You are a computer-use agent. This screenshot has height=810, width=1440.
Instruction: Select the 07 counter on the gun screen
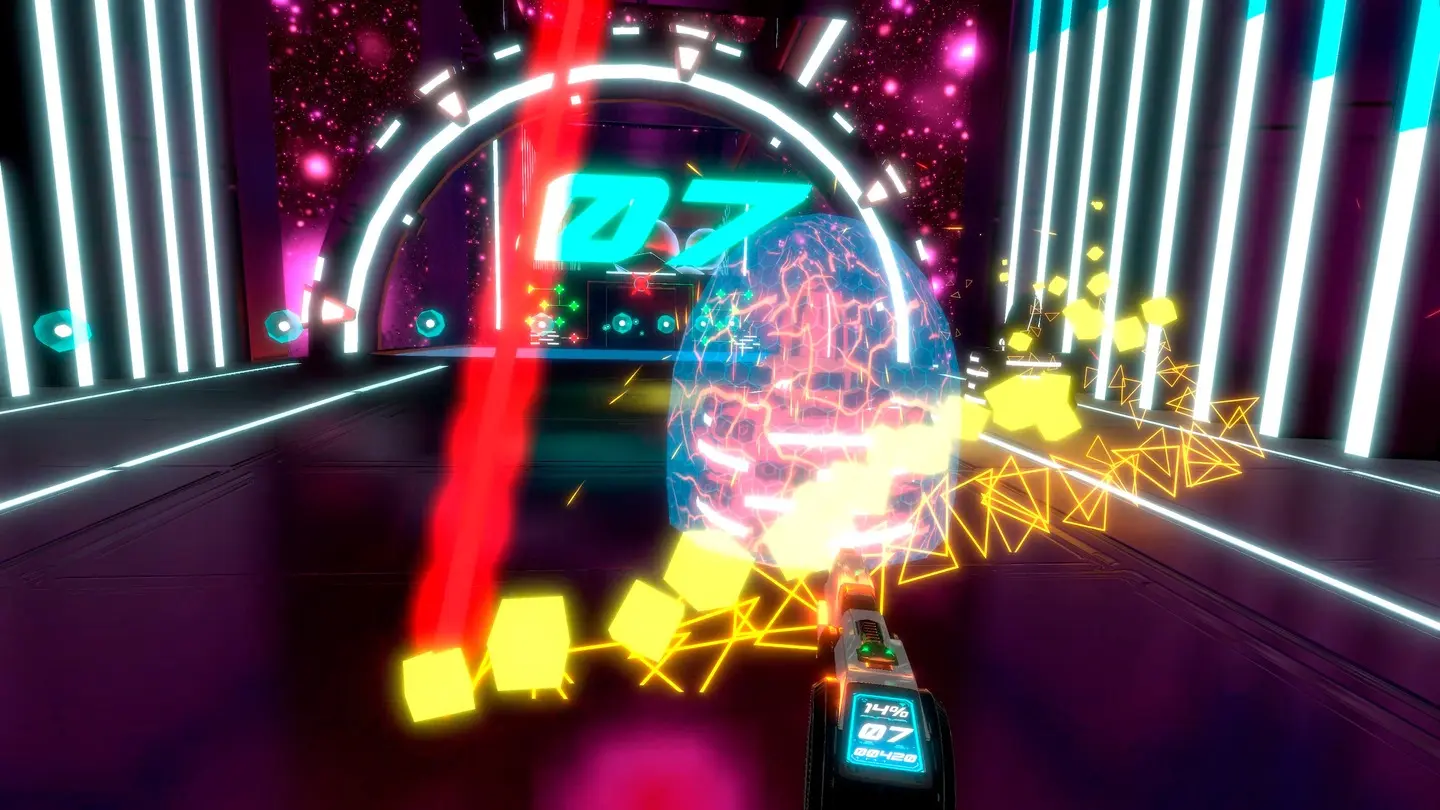(886, 732)
